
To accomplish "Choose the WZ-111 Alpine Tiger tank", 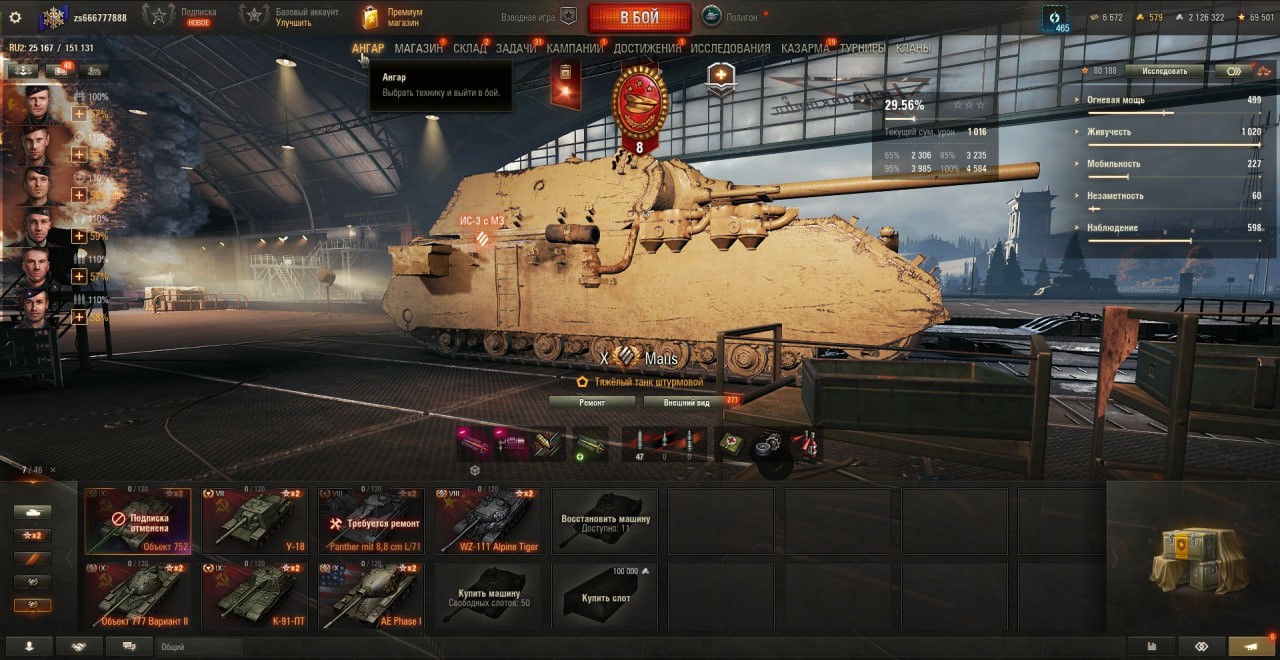I will (487, 520).
